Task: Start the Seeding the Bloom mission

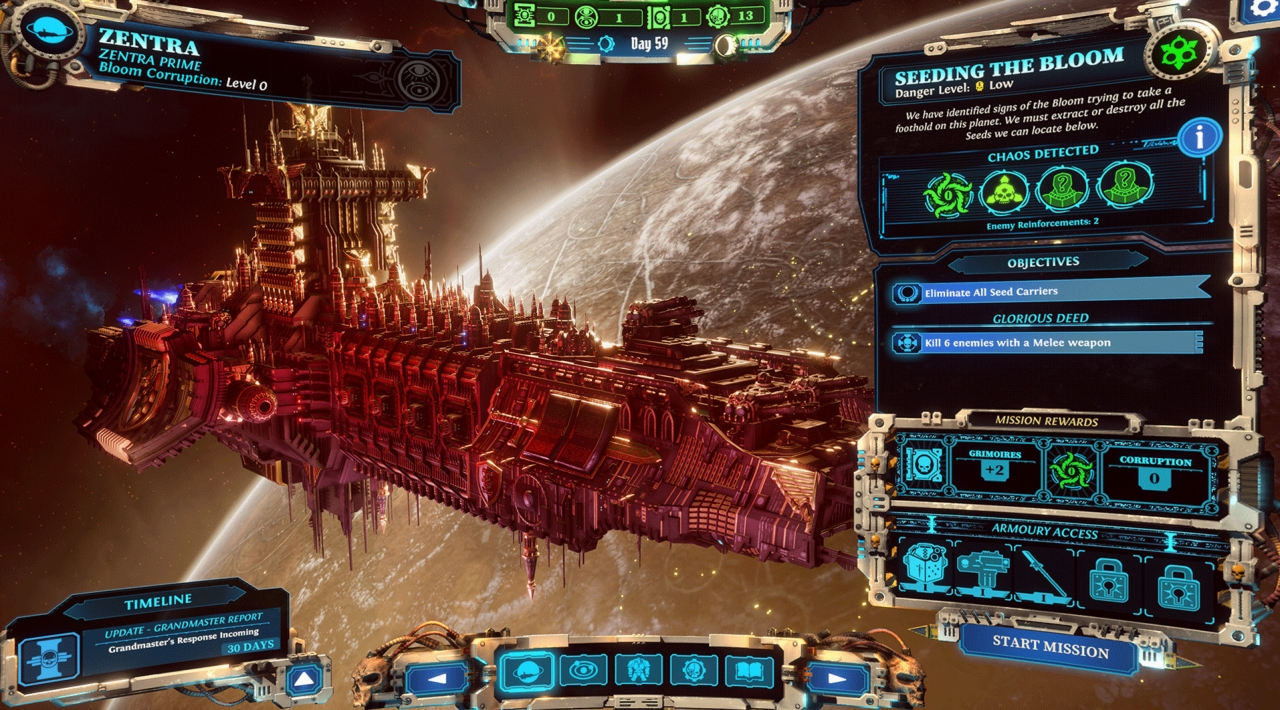Action: click(1049, 649)
